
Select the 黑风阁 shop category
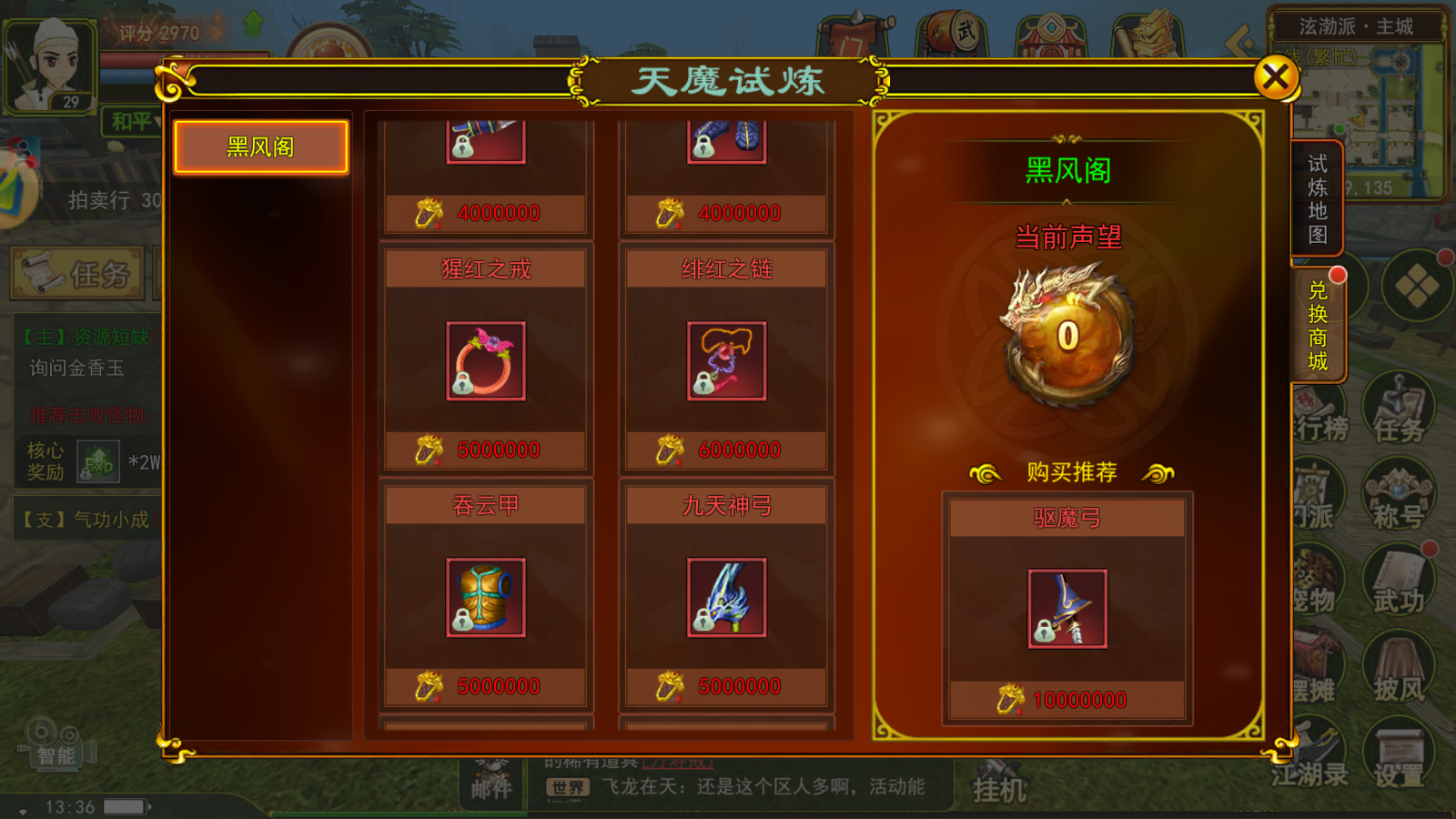coord(260,146)
